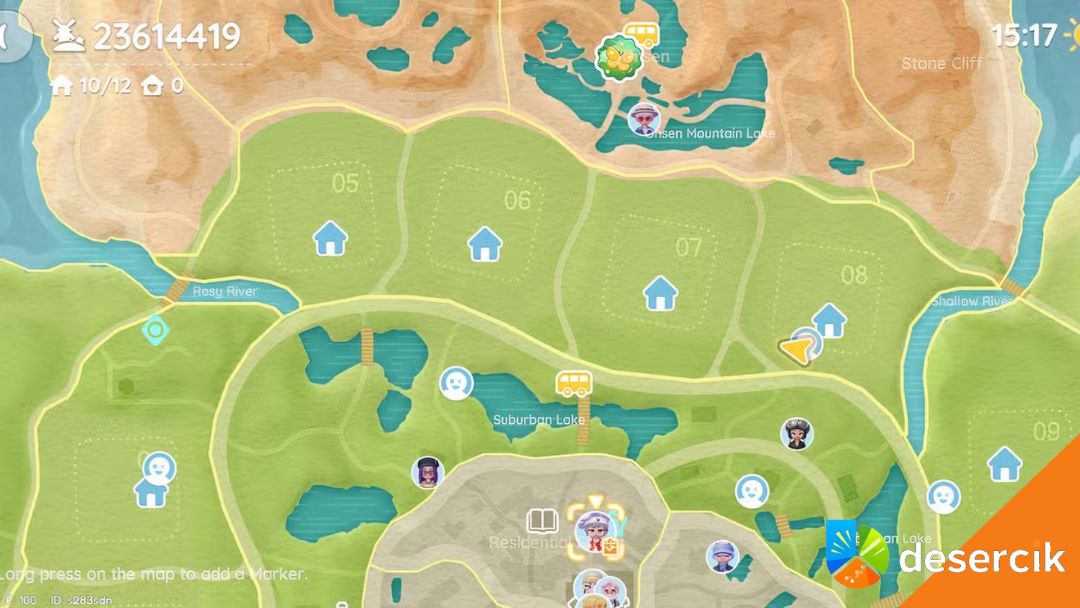This screenshot has height=608, width=1080.
Task: Select the character portrait at Onsen Mountain Lake
Action: (x=644, y=119)
